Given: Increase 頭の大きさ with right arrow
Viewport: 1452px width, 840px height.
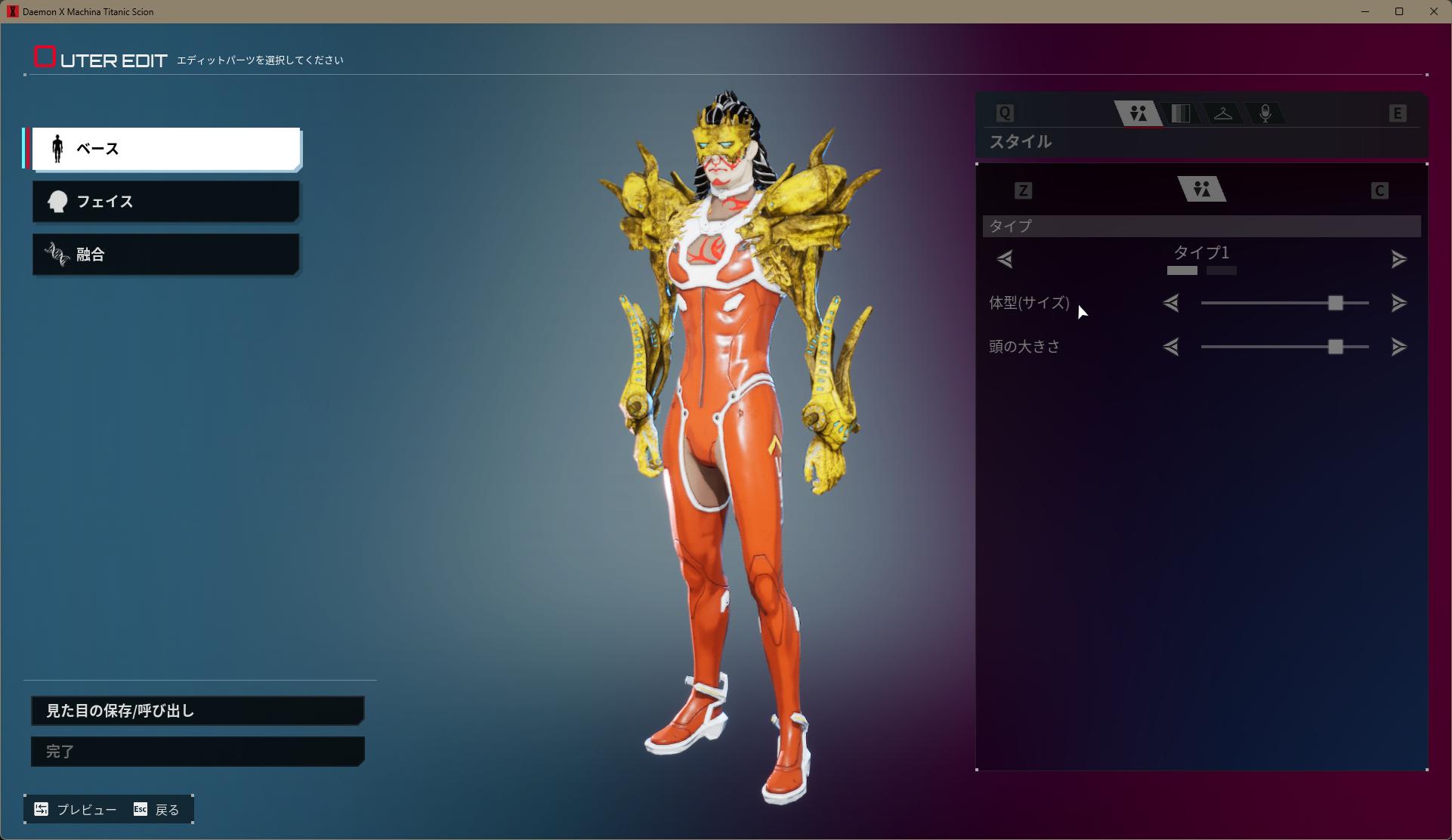Looking at the screenshot, I should click(1398, 347).
